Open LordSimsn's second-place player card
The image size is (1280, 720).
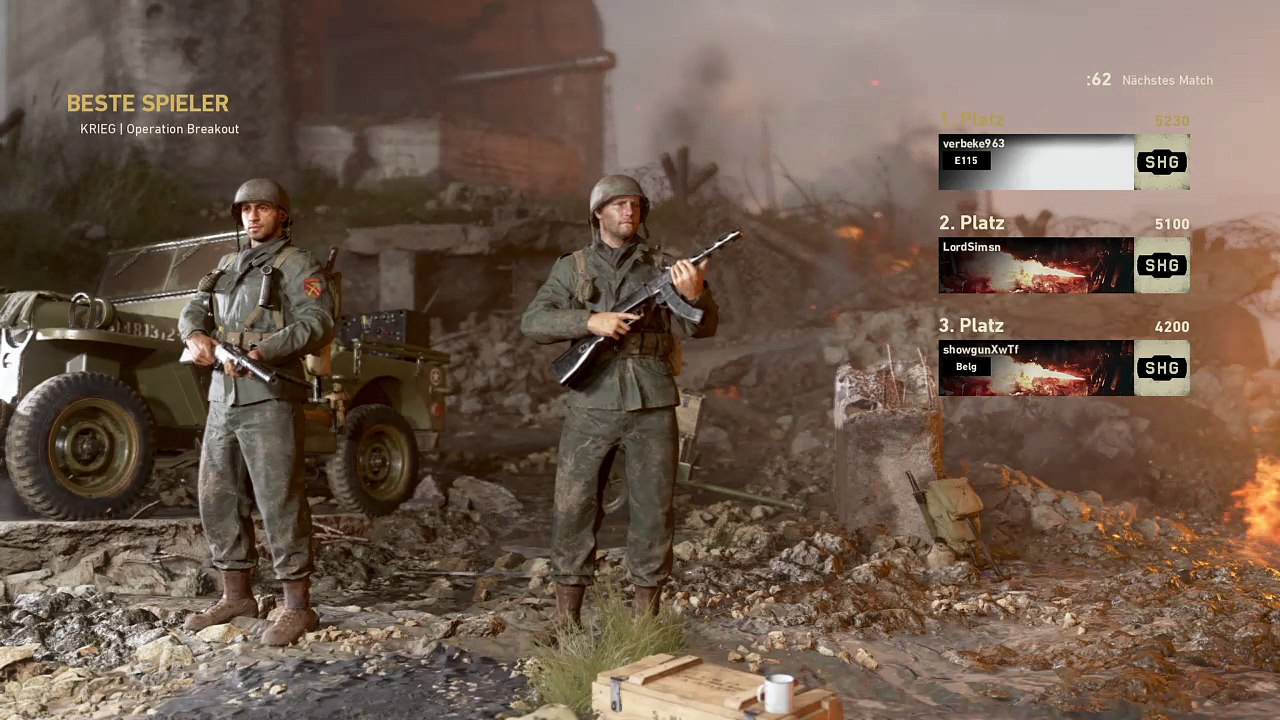(x=1036, y=265)
